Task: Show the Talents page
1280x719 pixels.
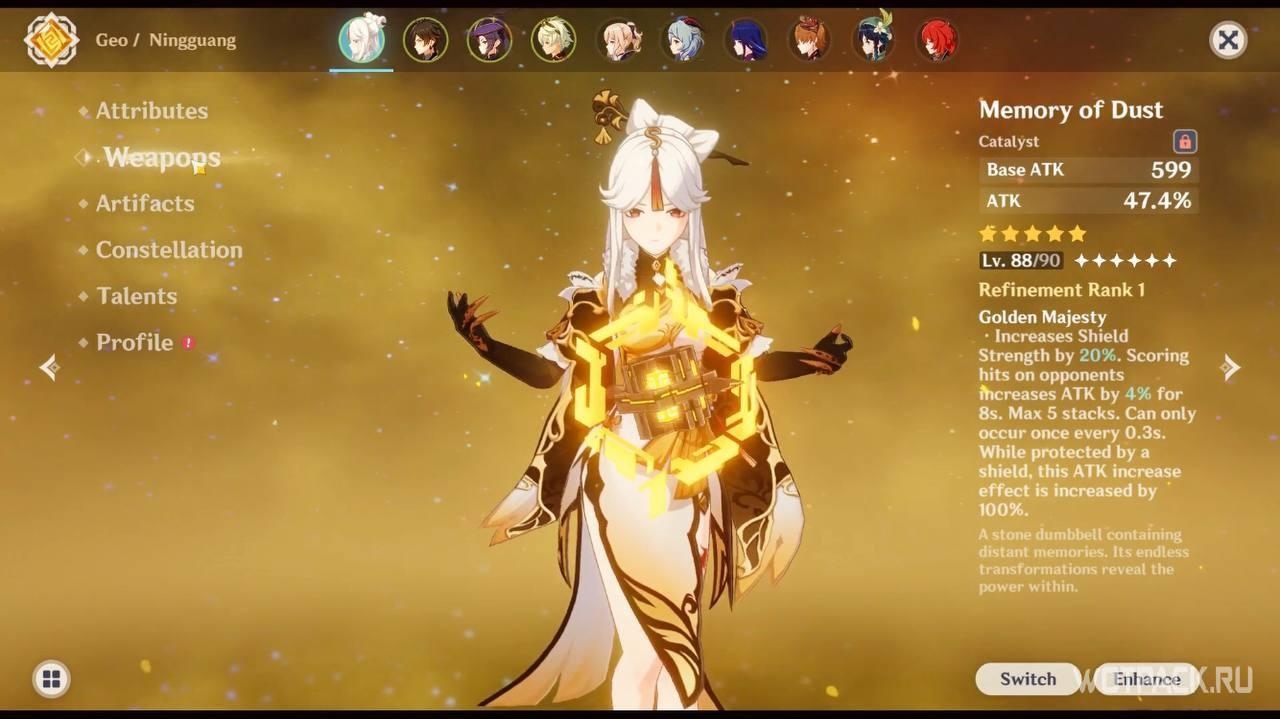Action: [x=136, y=296]
